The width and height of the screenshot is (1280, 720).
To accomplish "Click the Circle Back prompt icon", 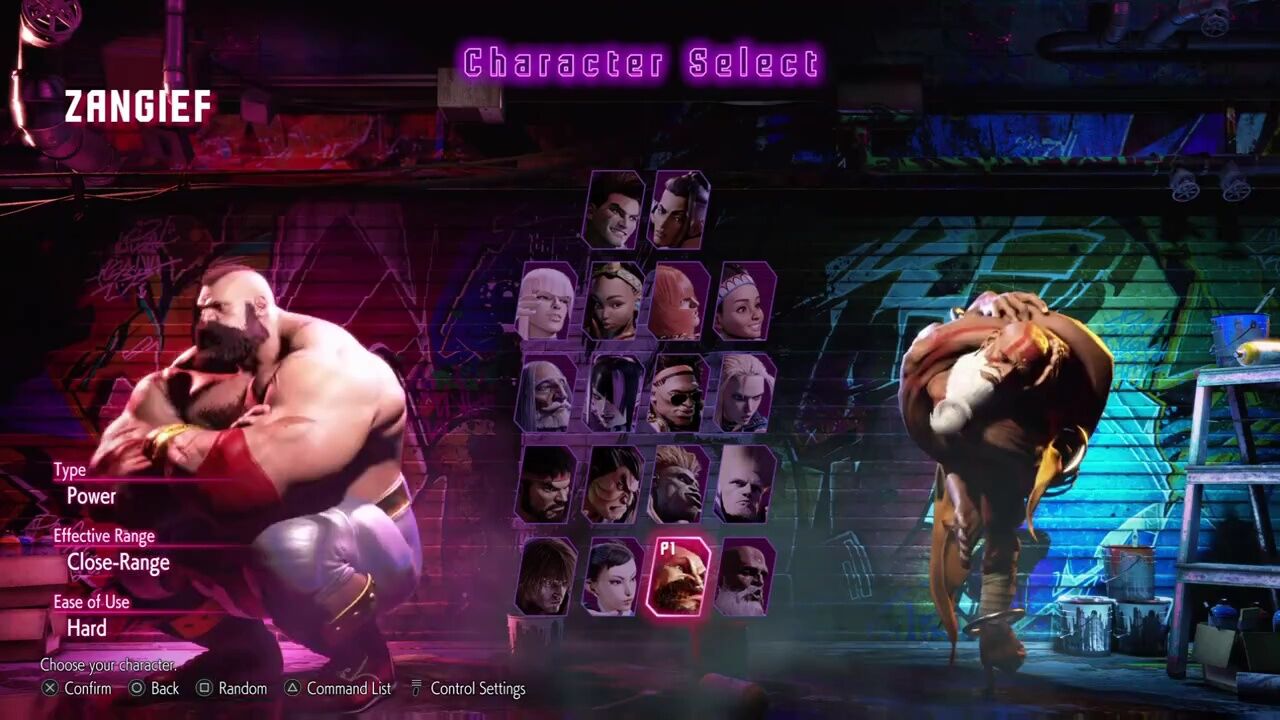I will (135, 688).
